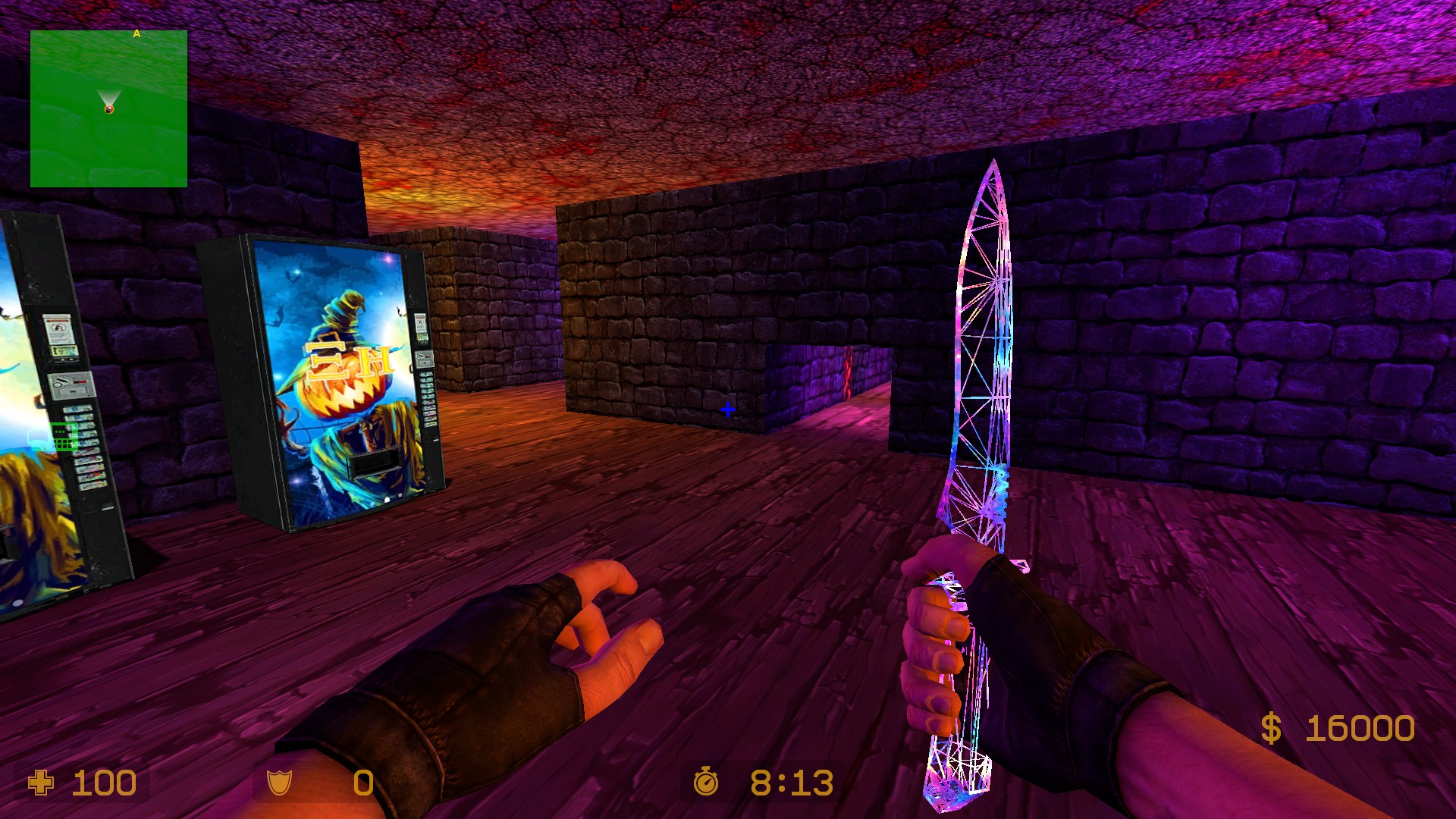Image resolution: width=1456 pixels, height=819 pixels.
Task: Select the bombsite A marker on the radar
Action: 136,33
